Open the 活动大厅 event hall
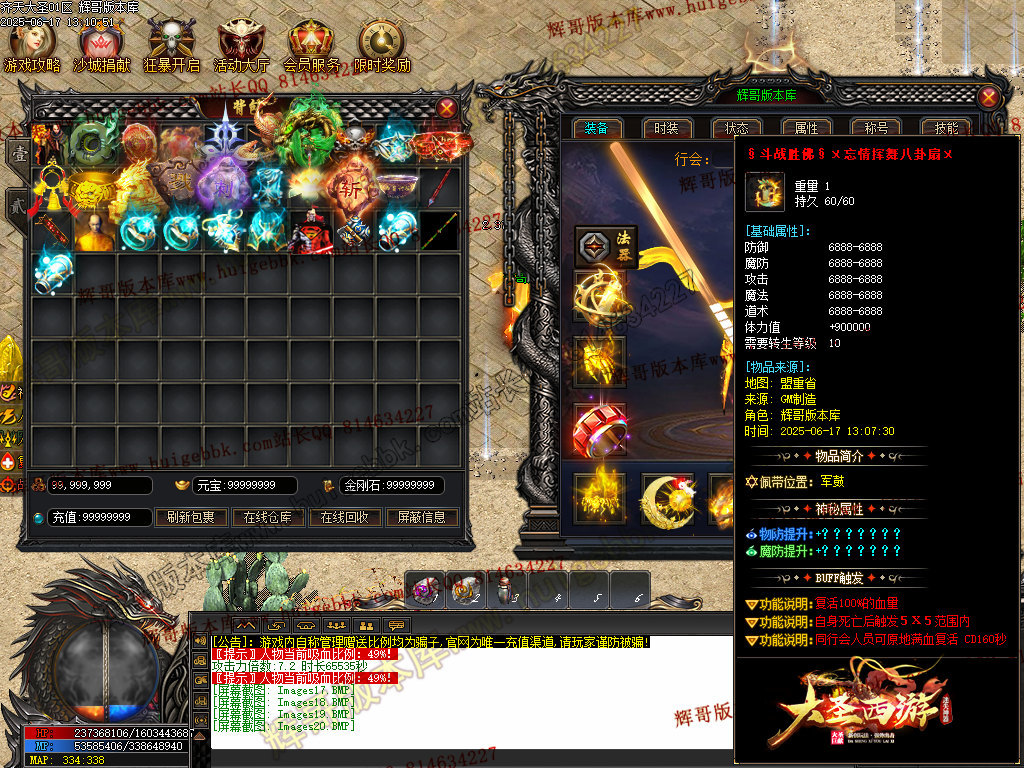Image resolution: width=1024 pixels, height=768 pixels. pos(241,46)
